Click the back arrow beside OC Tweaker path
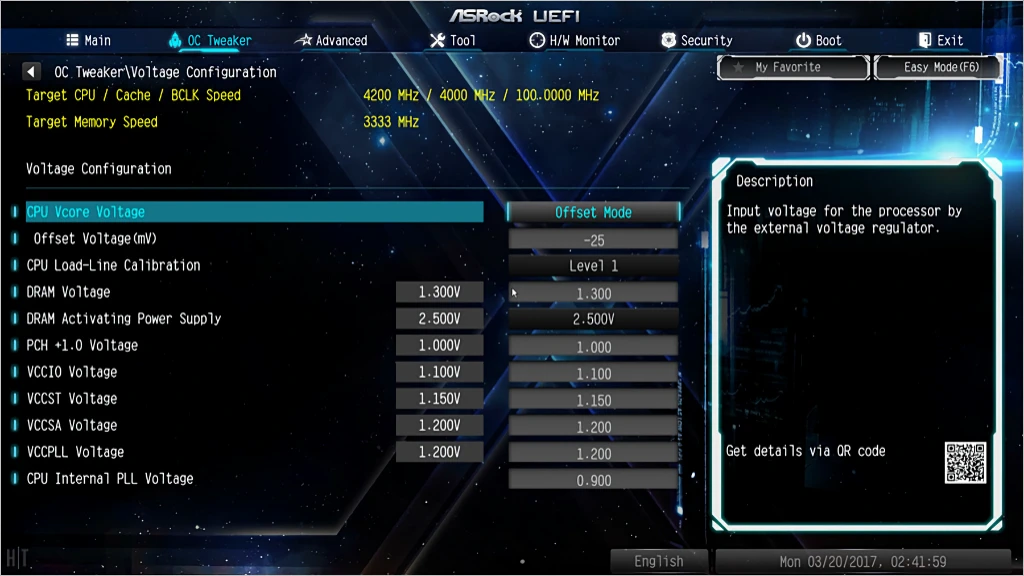Screen dimensions: 1024x576 tap(32, 72)
